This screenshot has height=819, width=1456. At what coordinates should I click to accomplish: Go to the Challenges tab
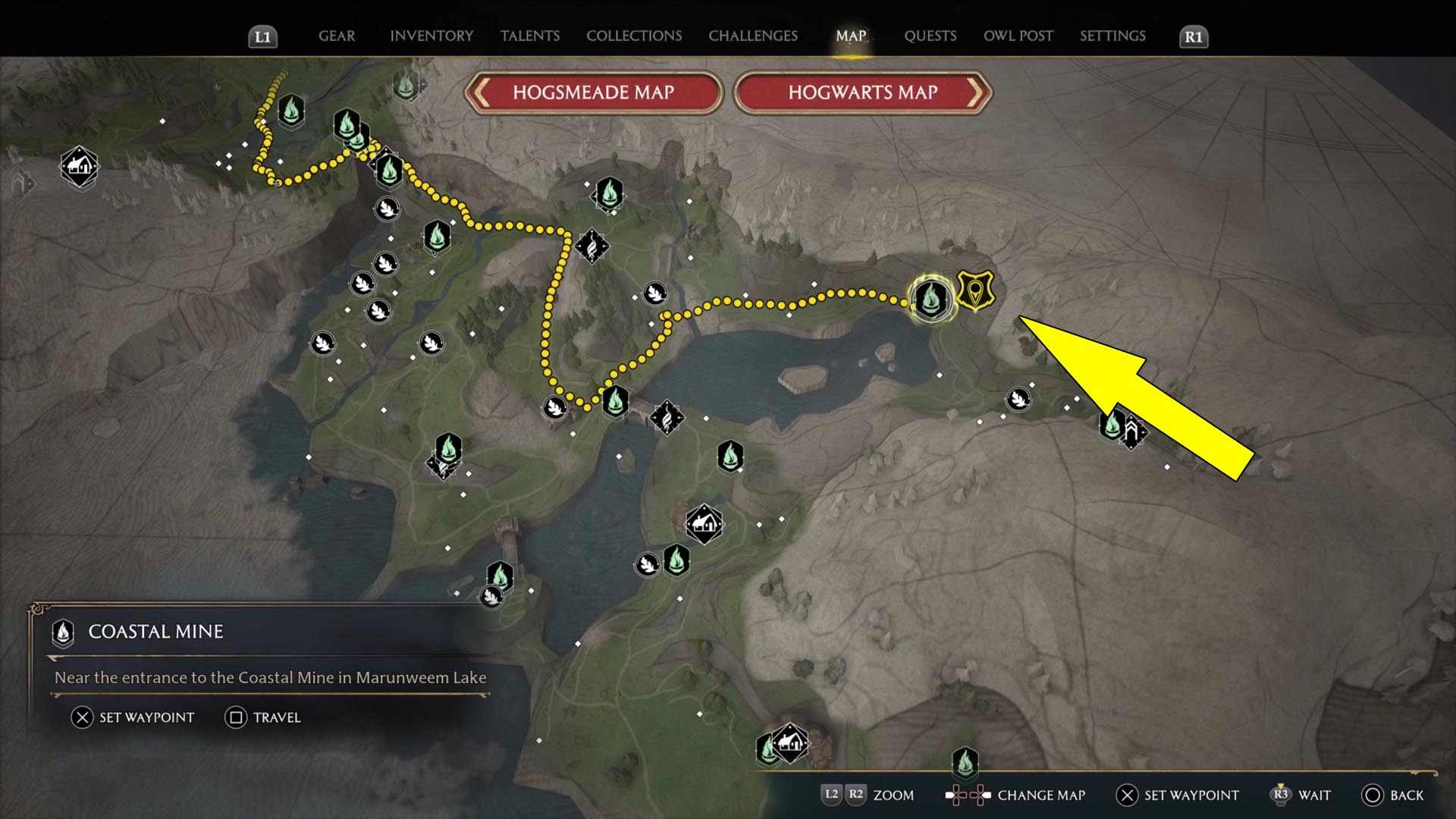(753, 36)
